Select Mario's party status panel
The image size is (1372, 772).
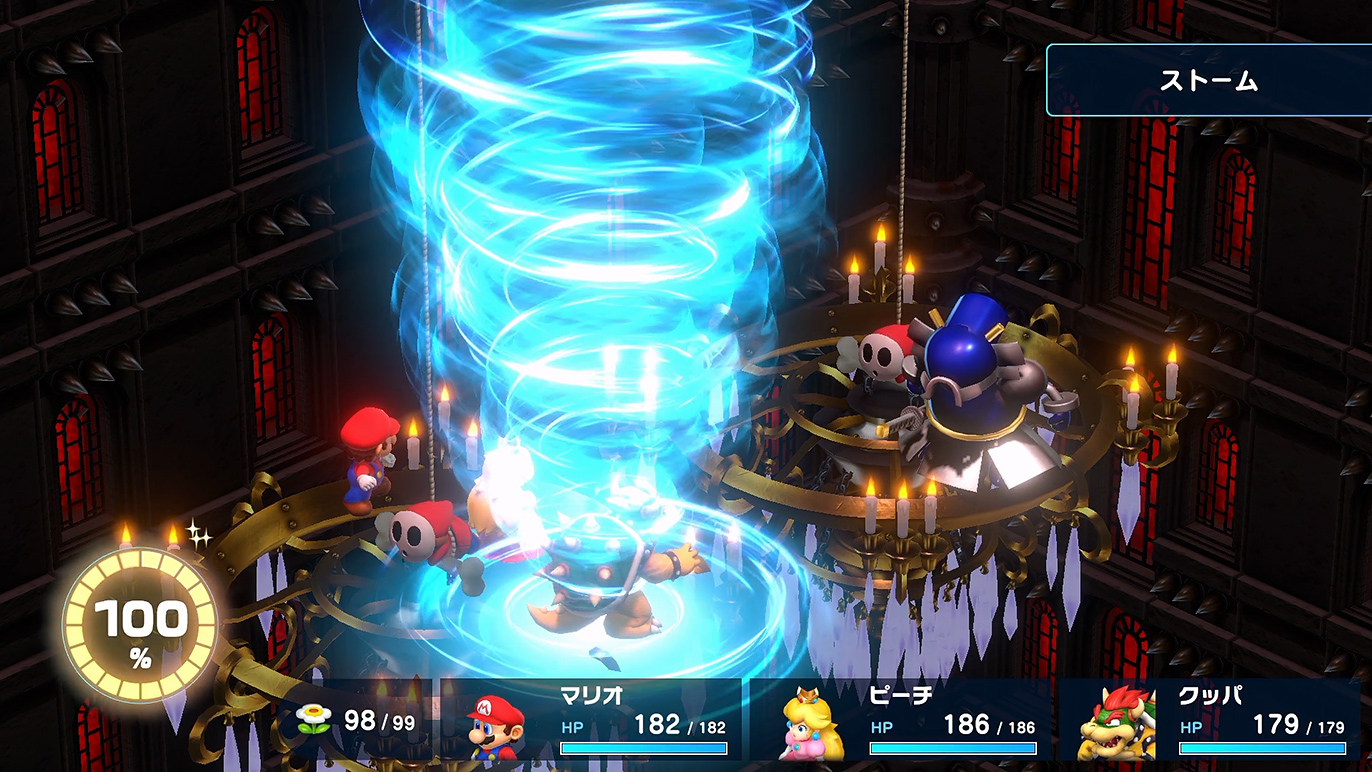point(600,722)
